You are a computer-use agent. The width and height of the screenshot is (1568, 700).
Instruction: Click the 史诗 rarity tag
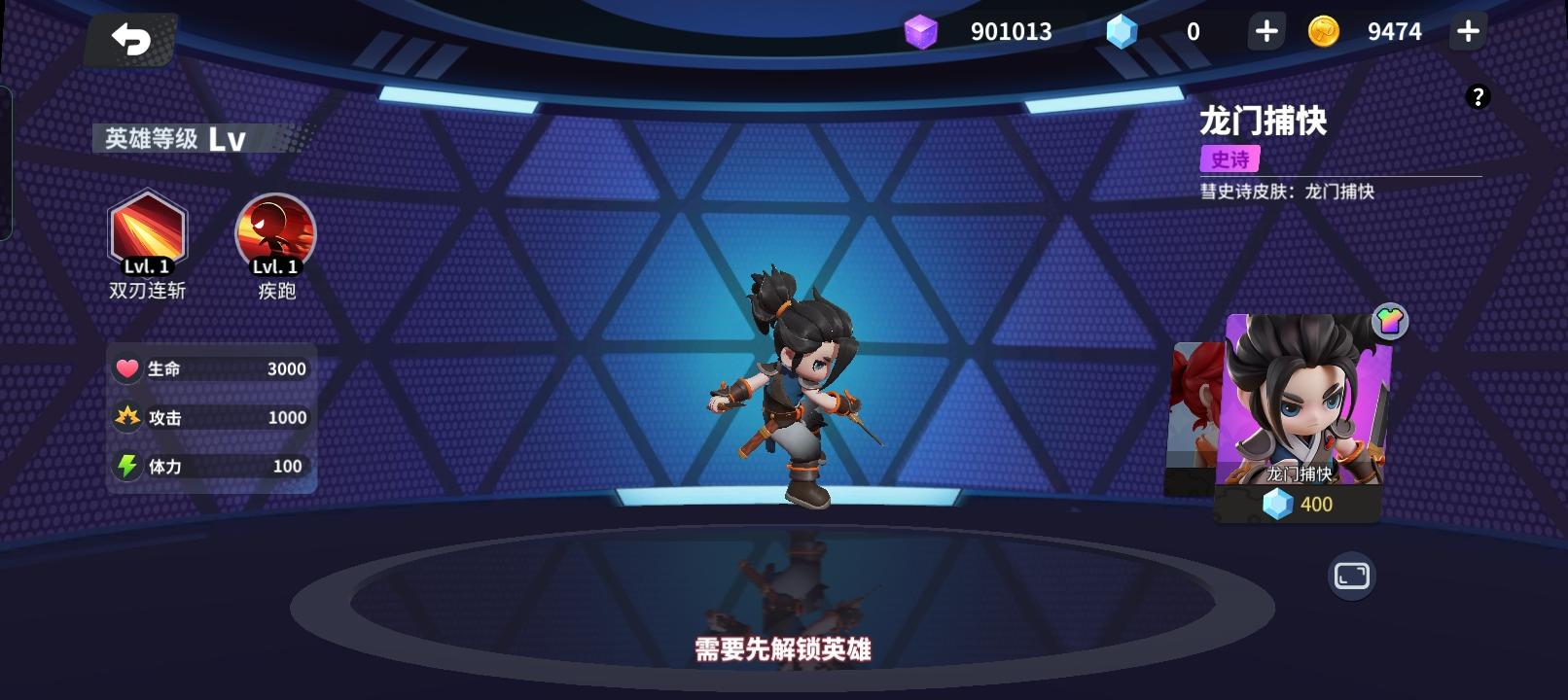click(1231, 158)
